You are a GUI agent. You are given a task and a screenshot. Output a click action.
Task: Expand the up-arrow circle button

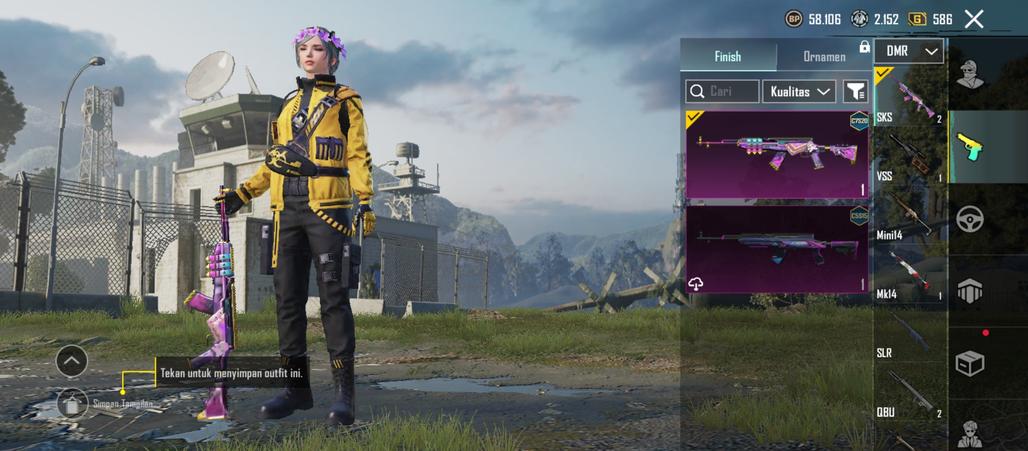click(72, 360)
